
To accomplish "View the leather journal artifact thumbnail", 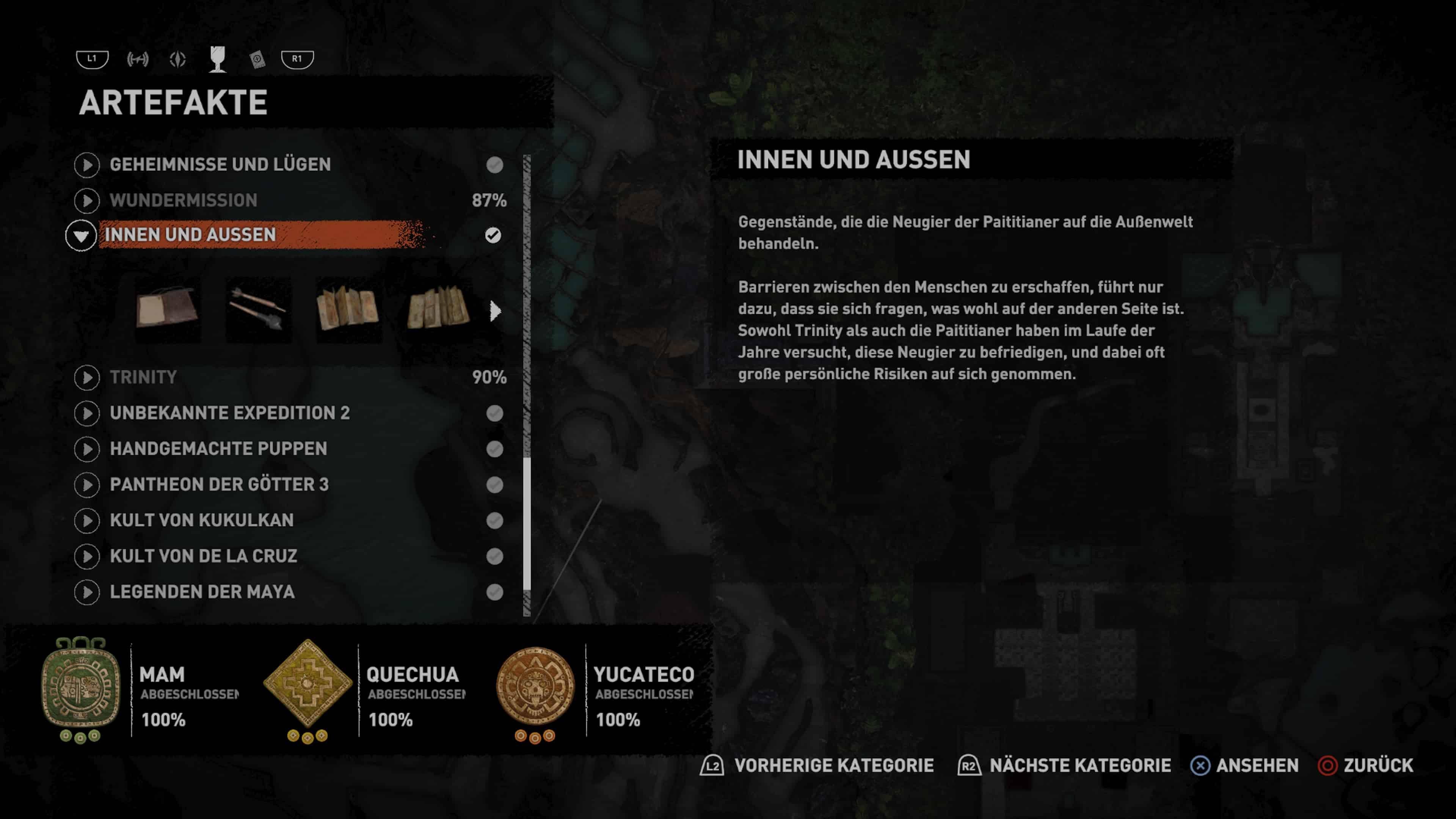I will (167, 309).
